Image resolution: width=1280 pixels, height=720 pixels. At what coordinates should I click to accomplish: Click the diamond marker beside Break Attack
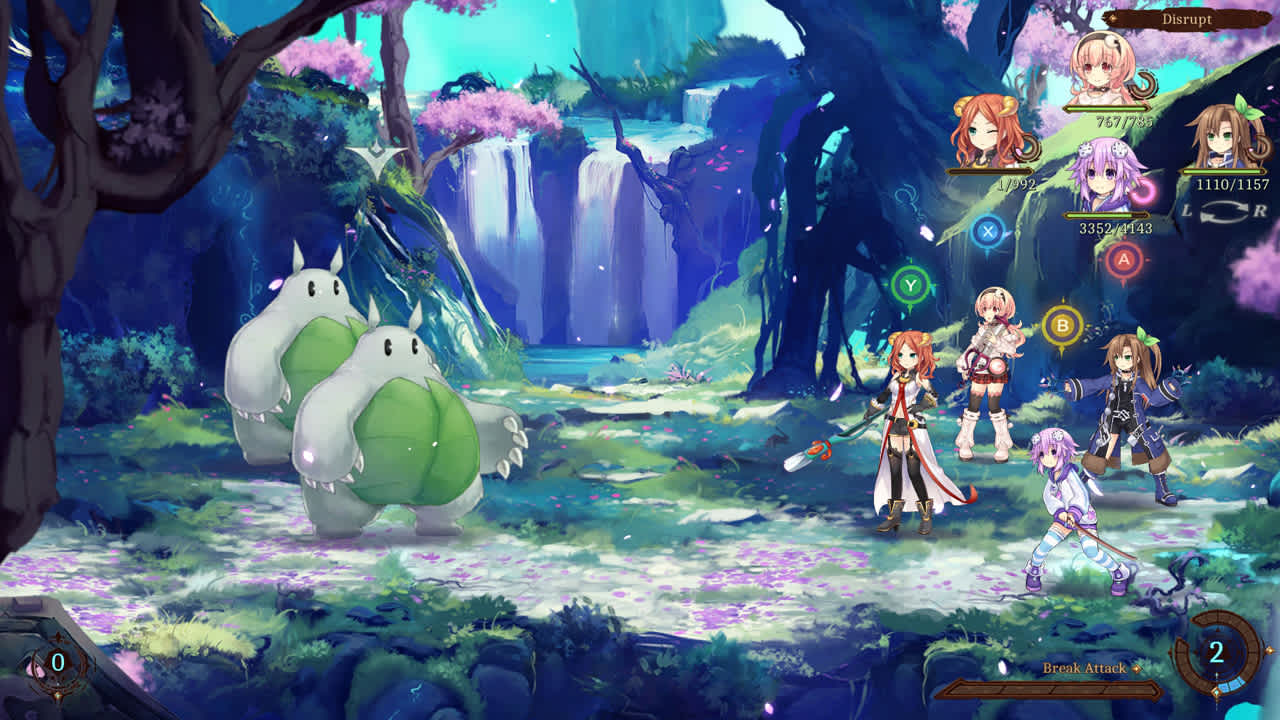[x=1137, y=668]
